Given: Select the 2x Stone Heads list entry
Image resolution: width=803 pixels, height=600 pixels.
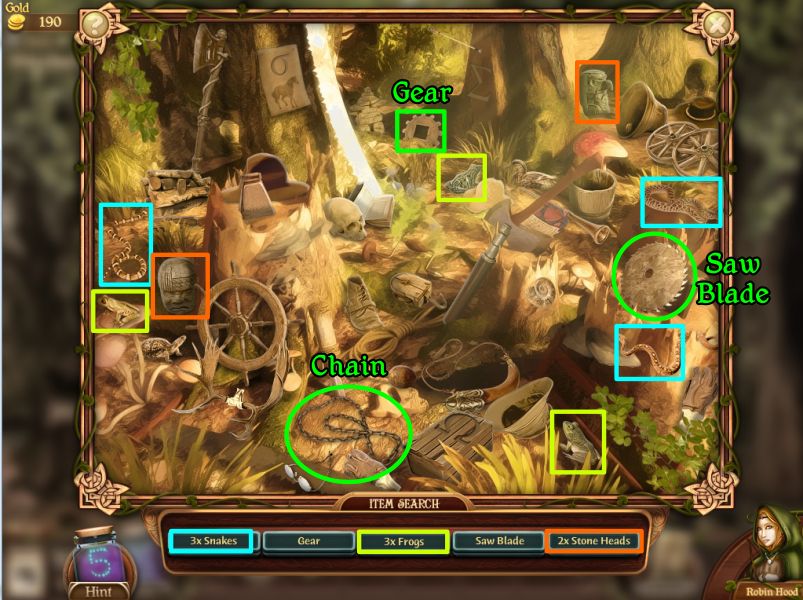Looking at the screenshot, I should (593, 541).
